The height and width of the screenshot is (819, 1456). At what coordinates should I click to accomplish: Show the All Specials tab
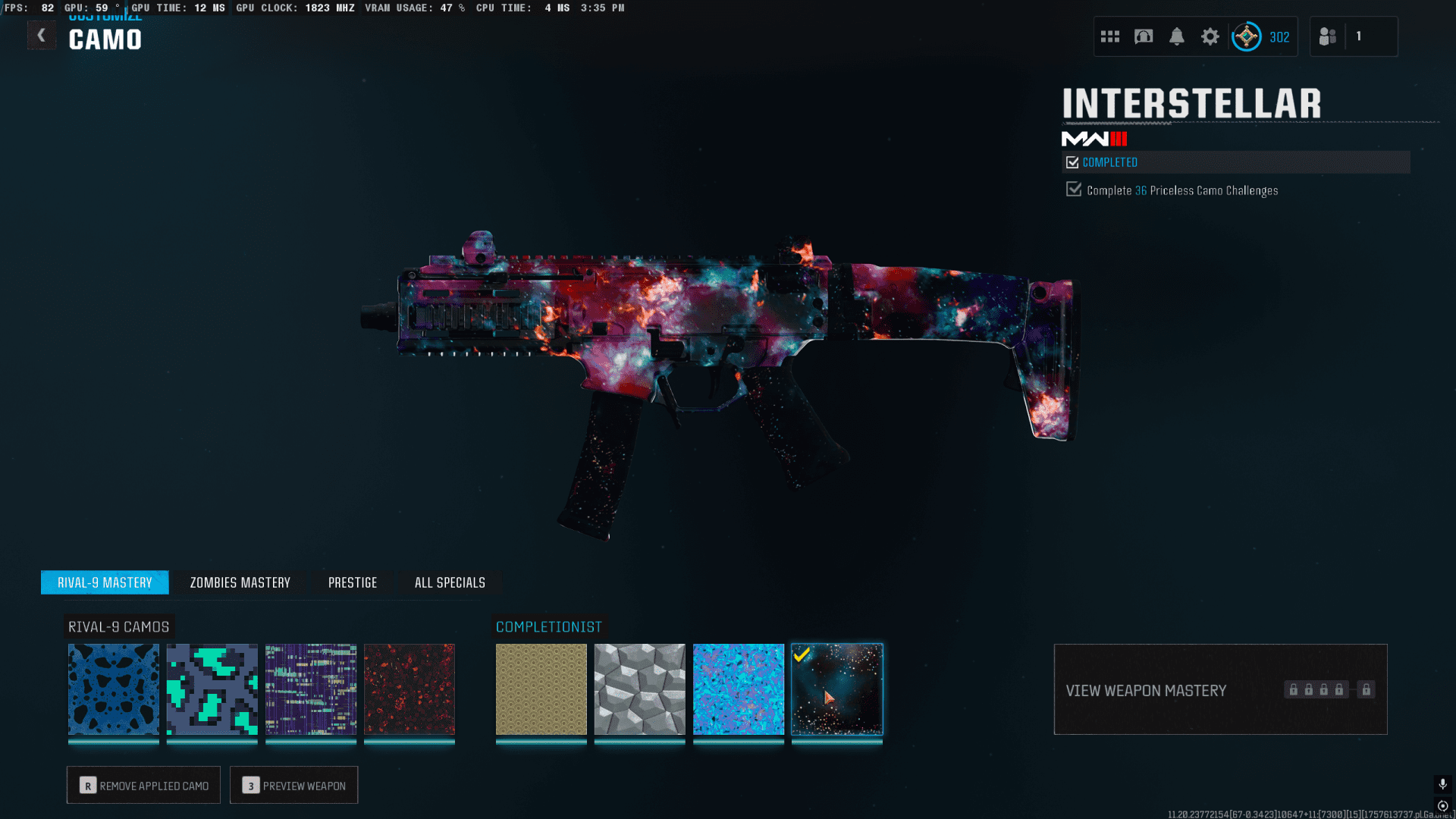pyautogui.click(x=450, y=582)
